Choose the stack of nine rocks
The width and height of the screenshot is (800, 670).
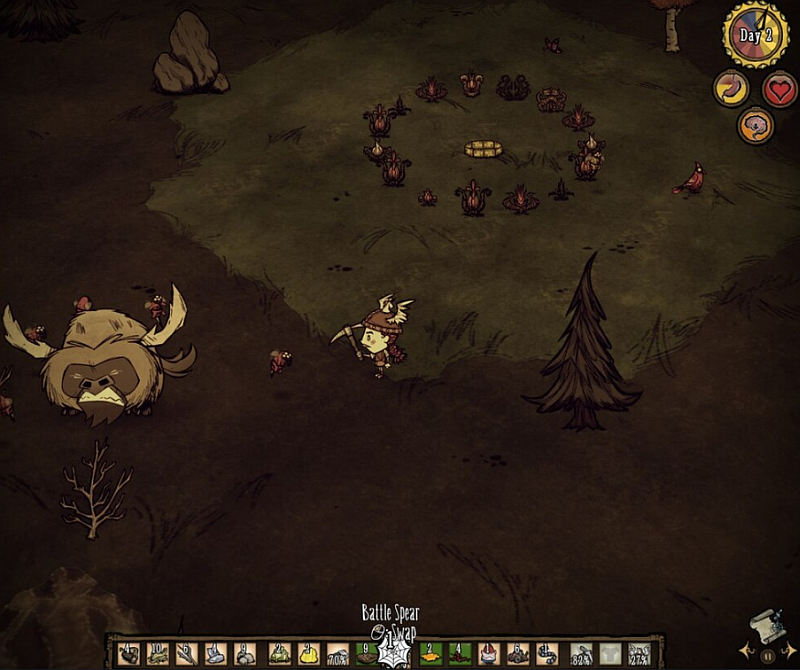click(244, 655)
